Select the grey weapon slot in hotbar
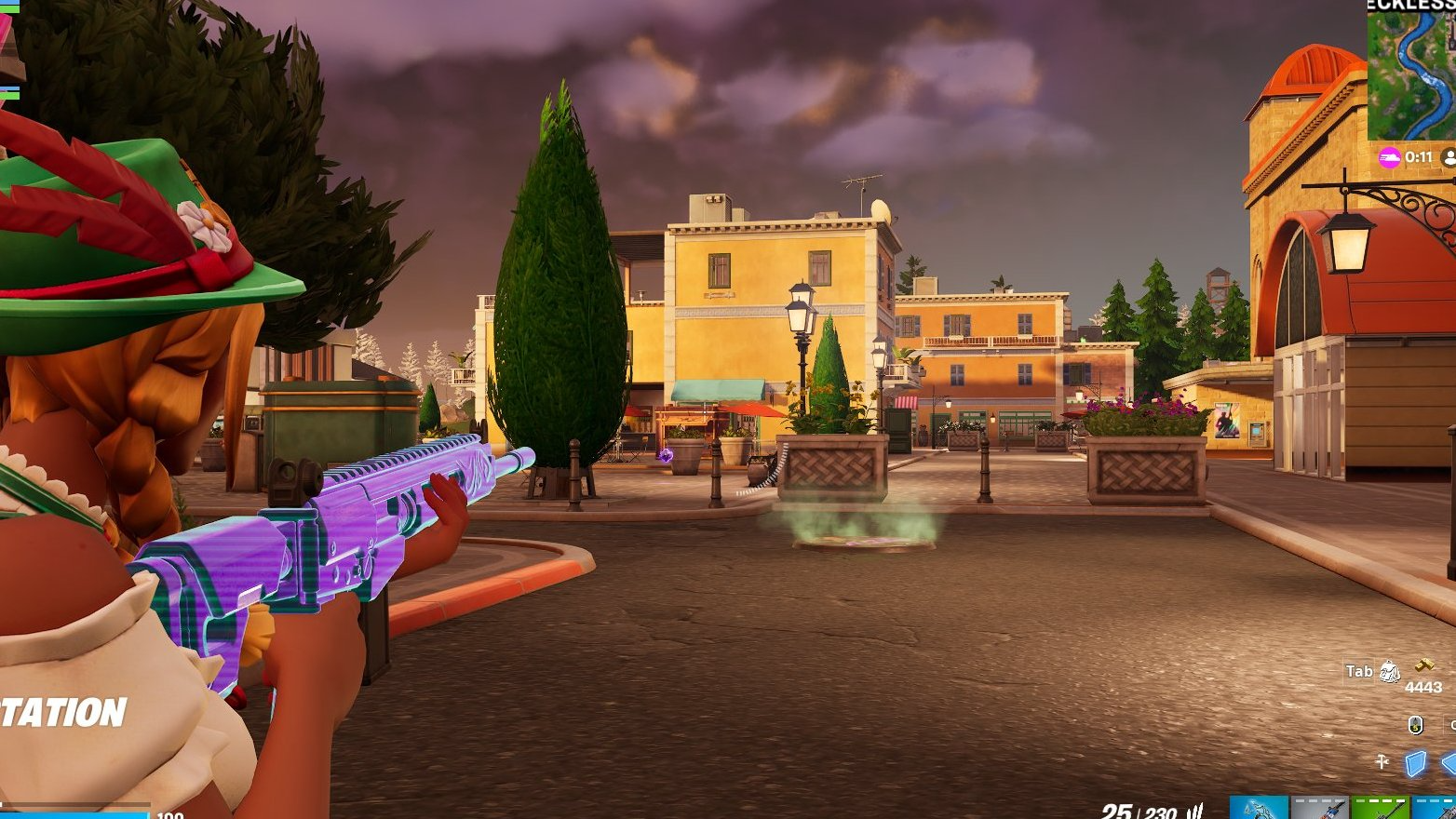Screen dimensions: 1456x819 pos(1319,808)
